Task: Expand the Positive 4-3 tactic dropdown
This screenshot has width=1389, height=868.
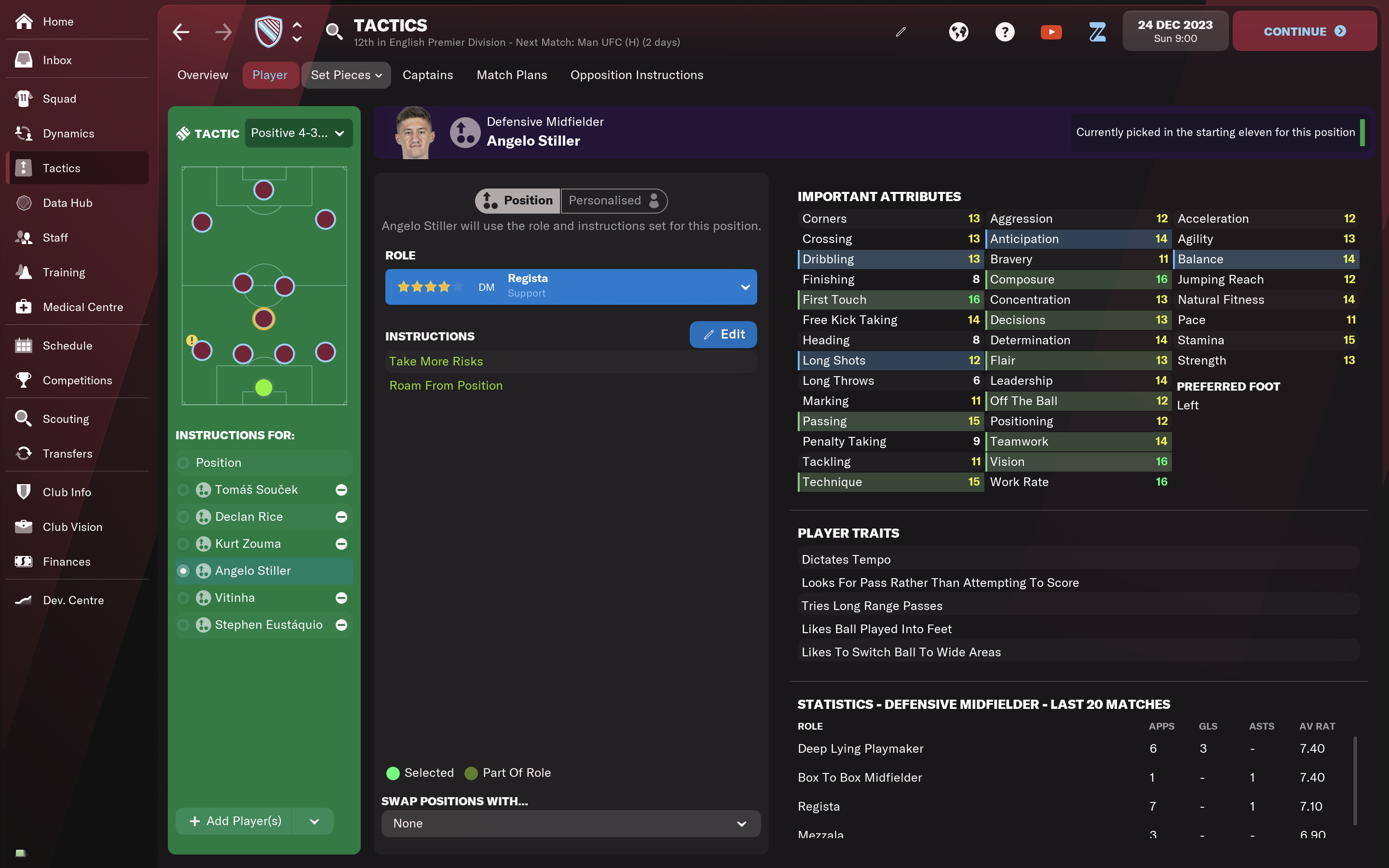Action: point(298,133)
